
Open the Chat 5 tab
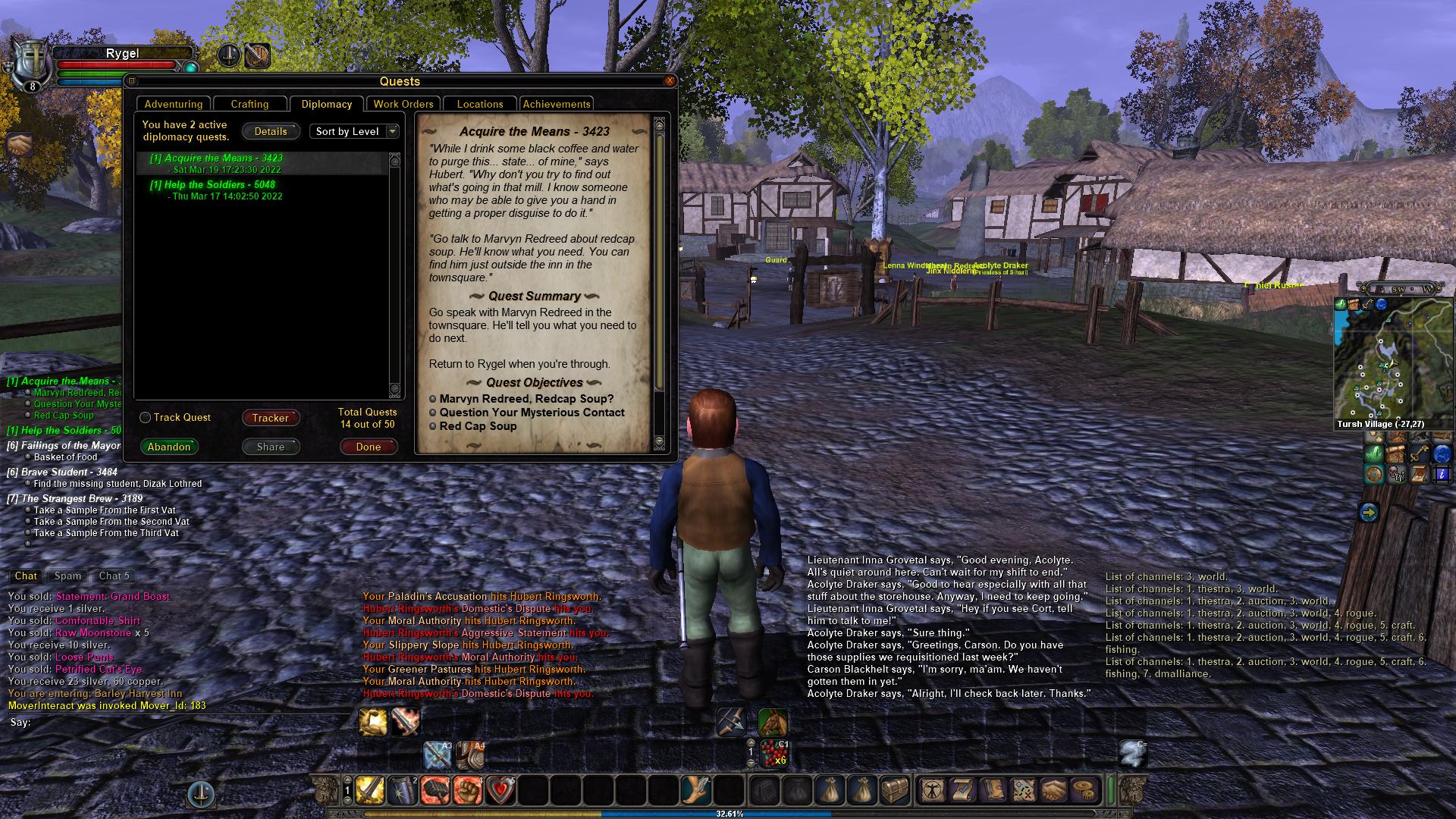[x=115, y=576]
